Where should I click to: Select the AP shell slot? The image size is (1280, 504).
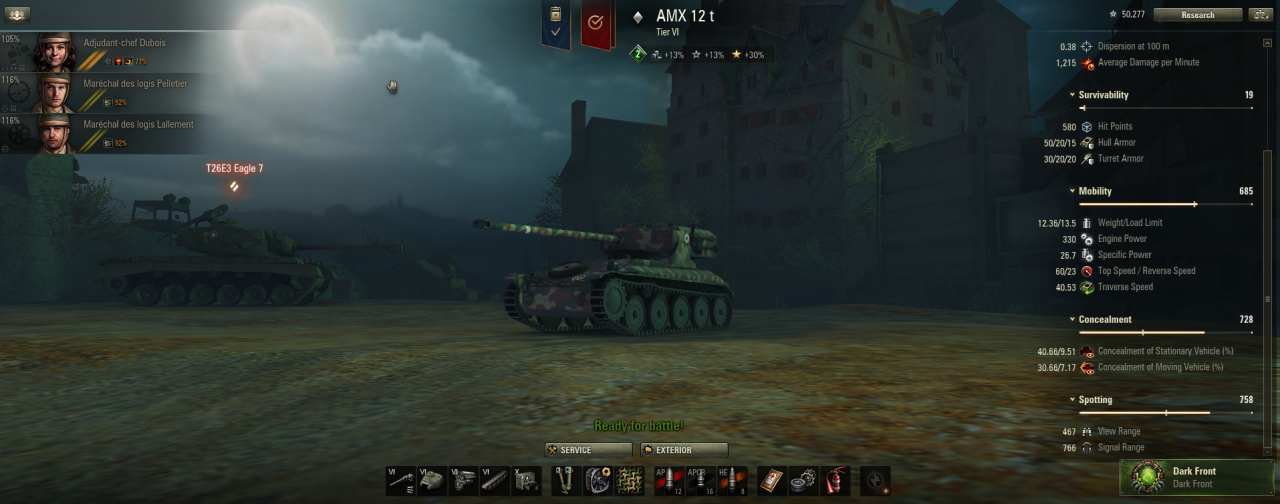(669, 481)
